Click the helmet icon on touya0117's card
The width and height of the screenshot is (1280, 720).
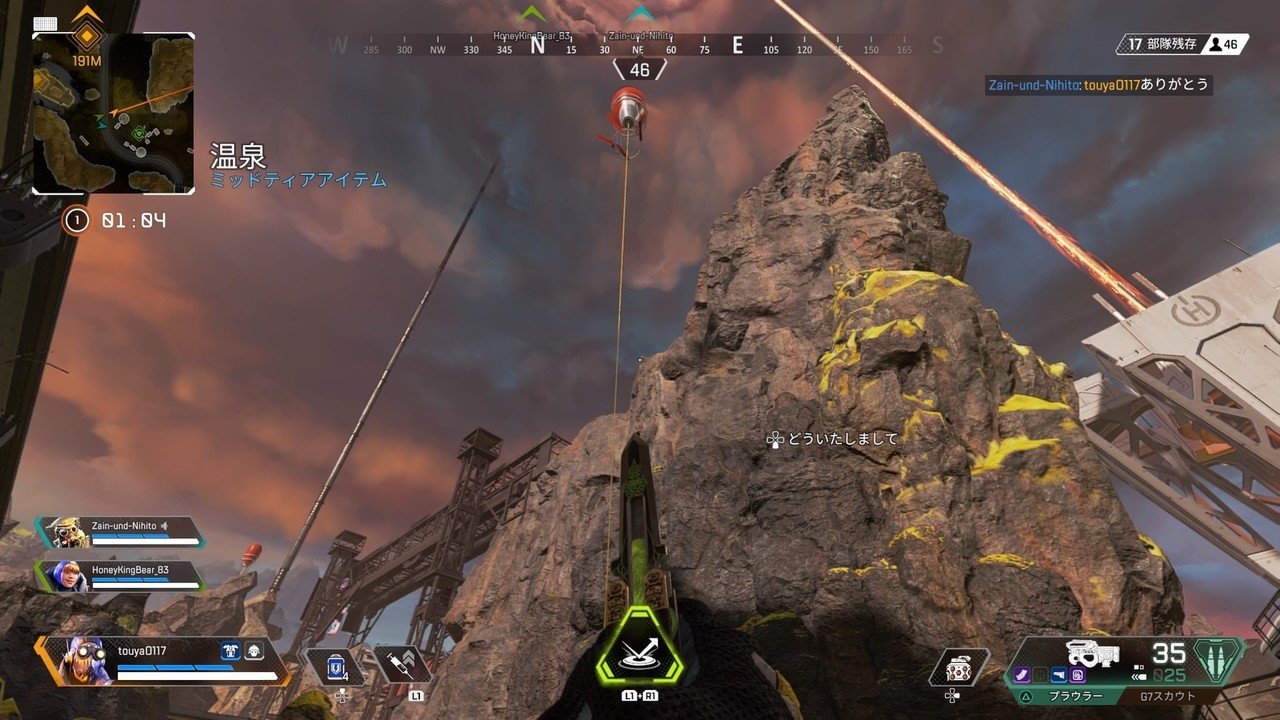[253, 651]
